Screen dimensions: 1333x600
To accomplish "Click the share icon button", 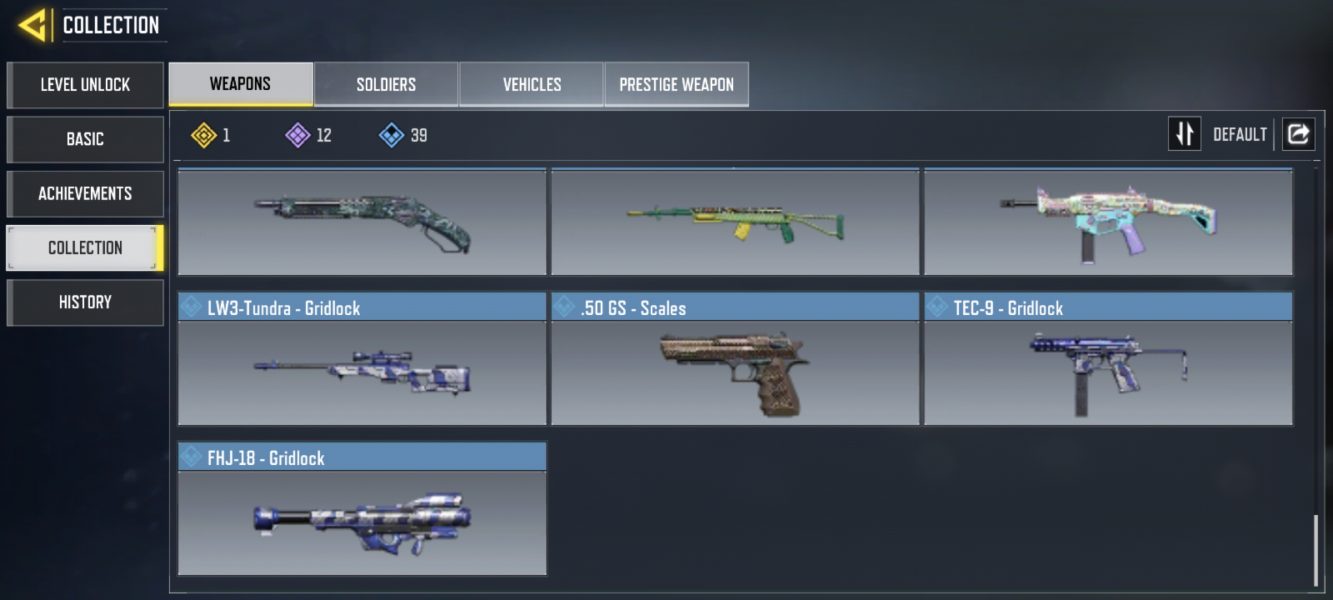I will coord(1298,134).
